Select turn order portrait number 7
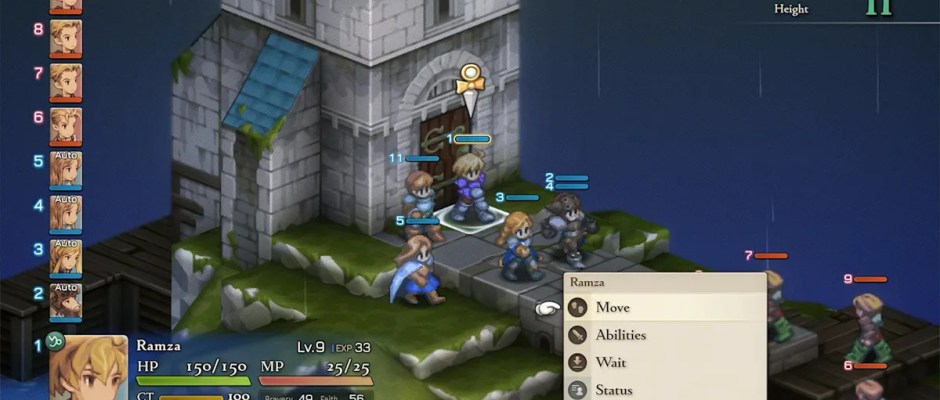Image resolution: width=940 pixels, height=400 pixels. [x=66, y=81]
